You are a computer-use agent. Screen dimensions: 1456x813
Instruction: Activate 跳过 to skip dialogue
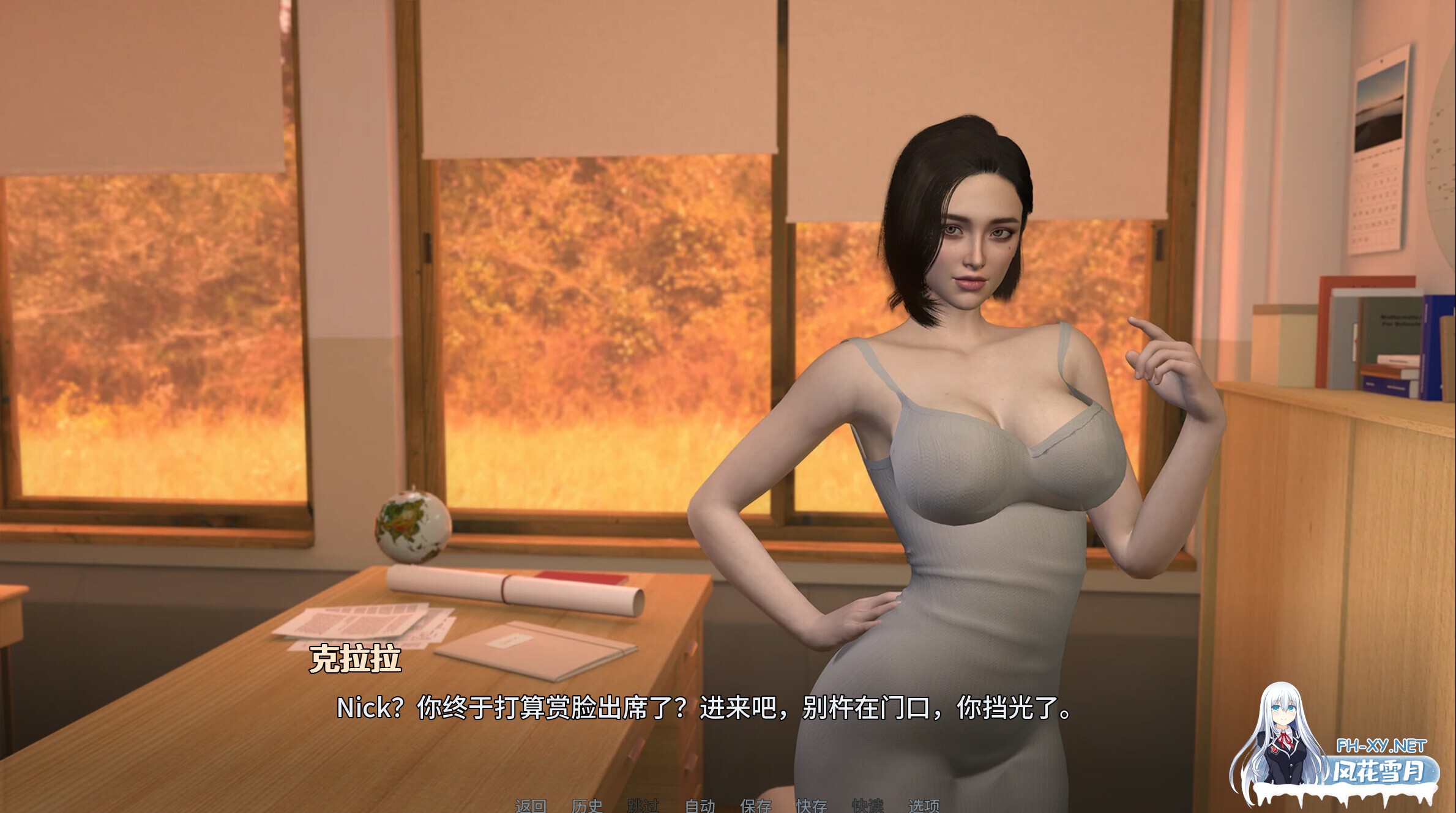click(x=644, y=805)
